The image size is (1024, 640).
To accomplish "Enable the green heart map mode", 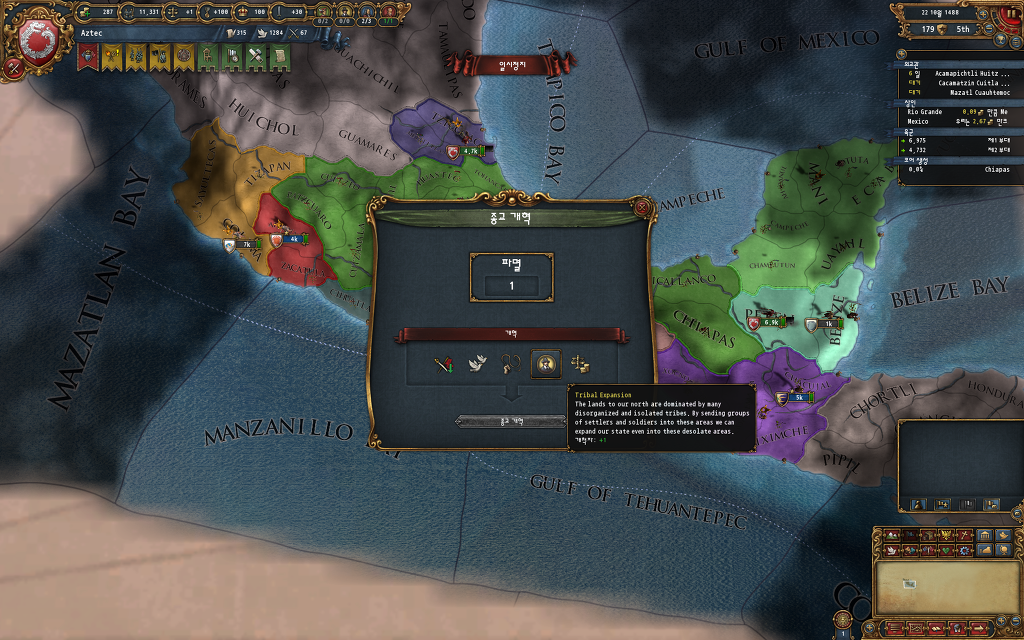I will coord(946,550).
